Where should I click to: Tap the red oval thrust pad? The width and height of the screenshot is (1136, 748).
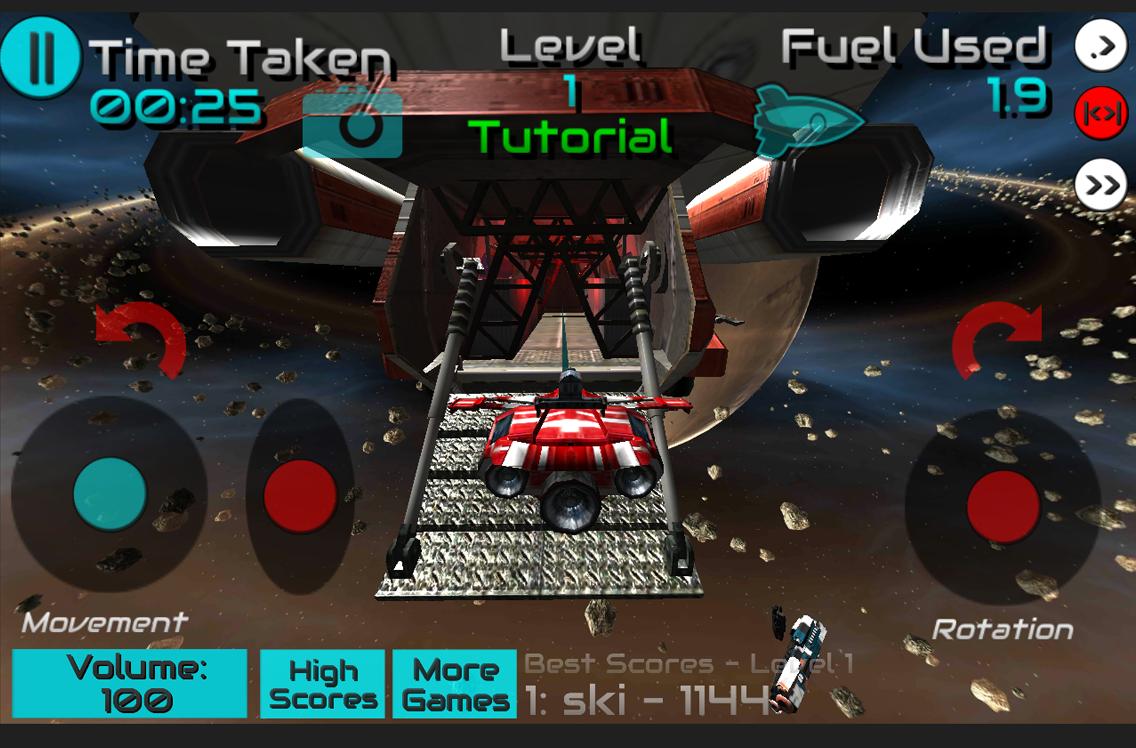tap(300, 496)
